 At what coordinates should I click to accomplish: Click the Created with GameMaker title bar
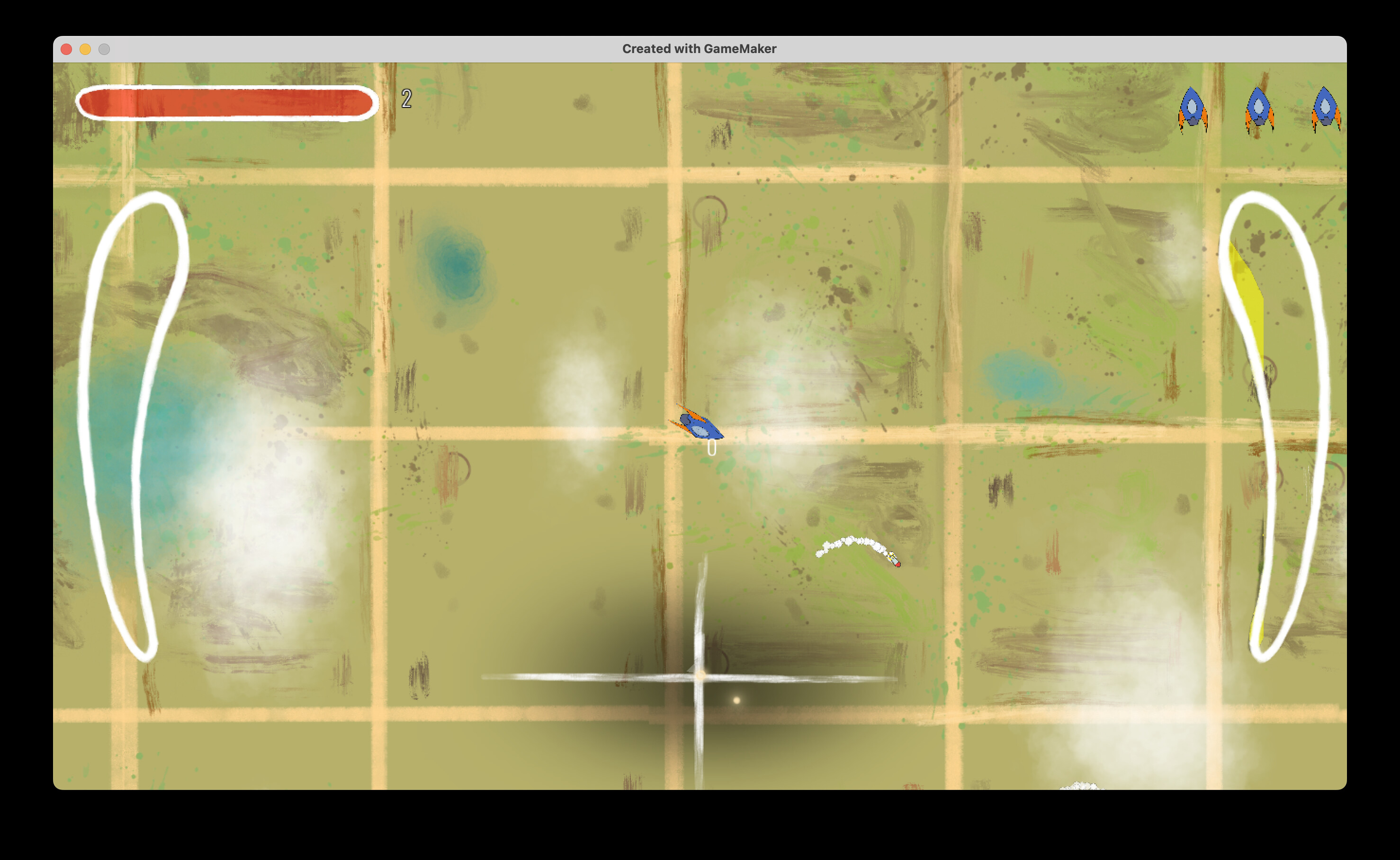point(699,49)
